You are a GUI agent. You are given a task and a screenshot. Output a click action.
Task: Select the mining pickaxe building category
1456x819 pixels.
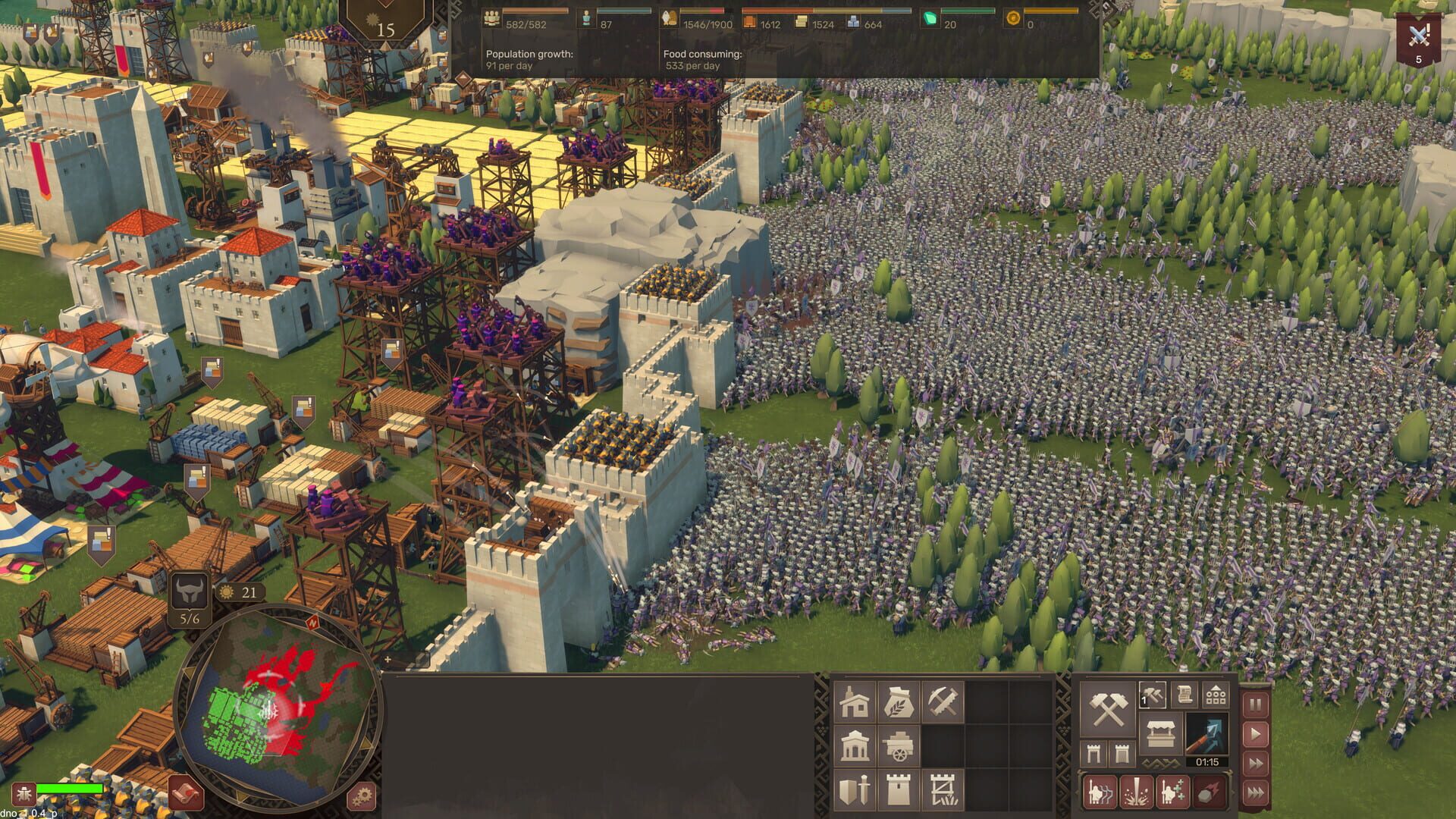pos(943,701)
